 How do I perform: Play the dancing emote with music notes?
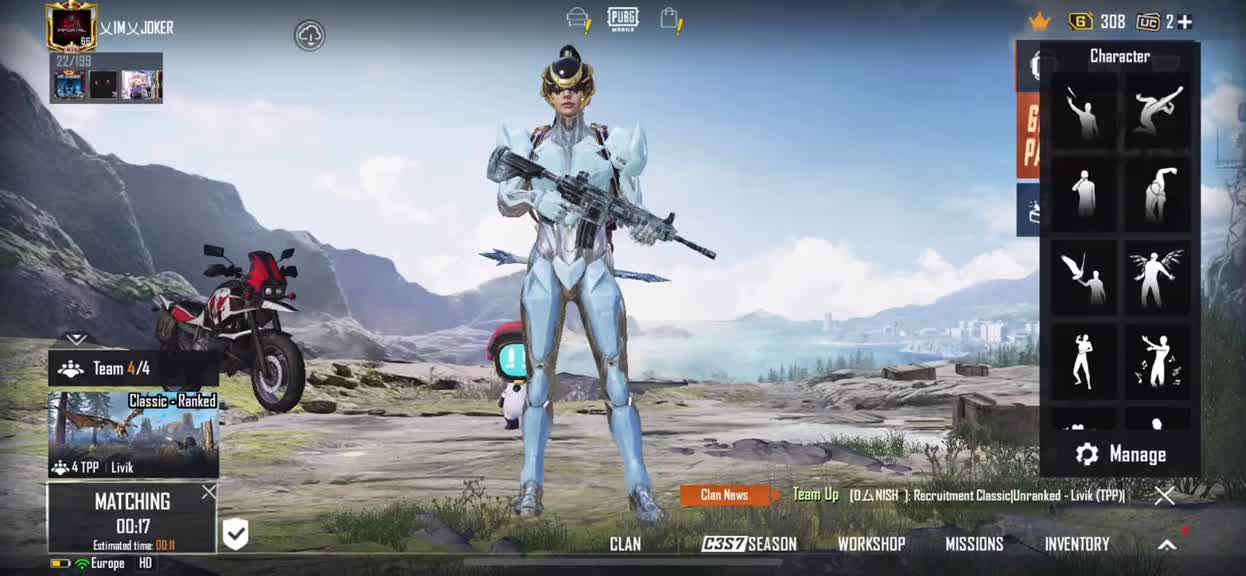(x=1157, y=360)
